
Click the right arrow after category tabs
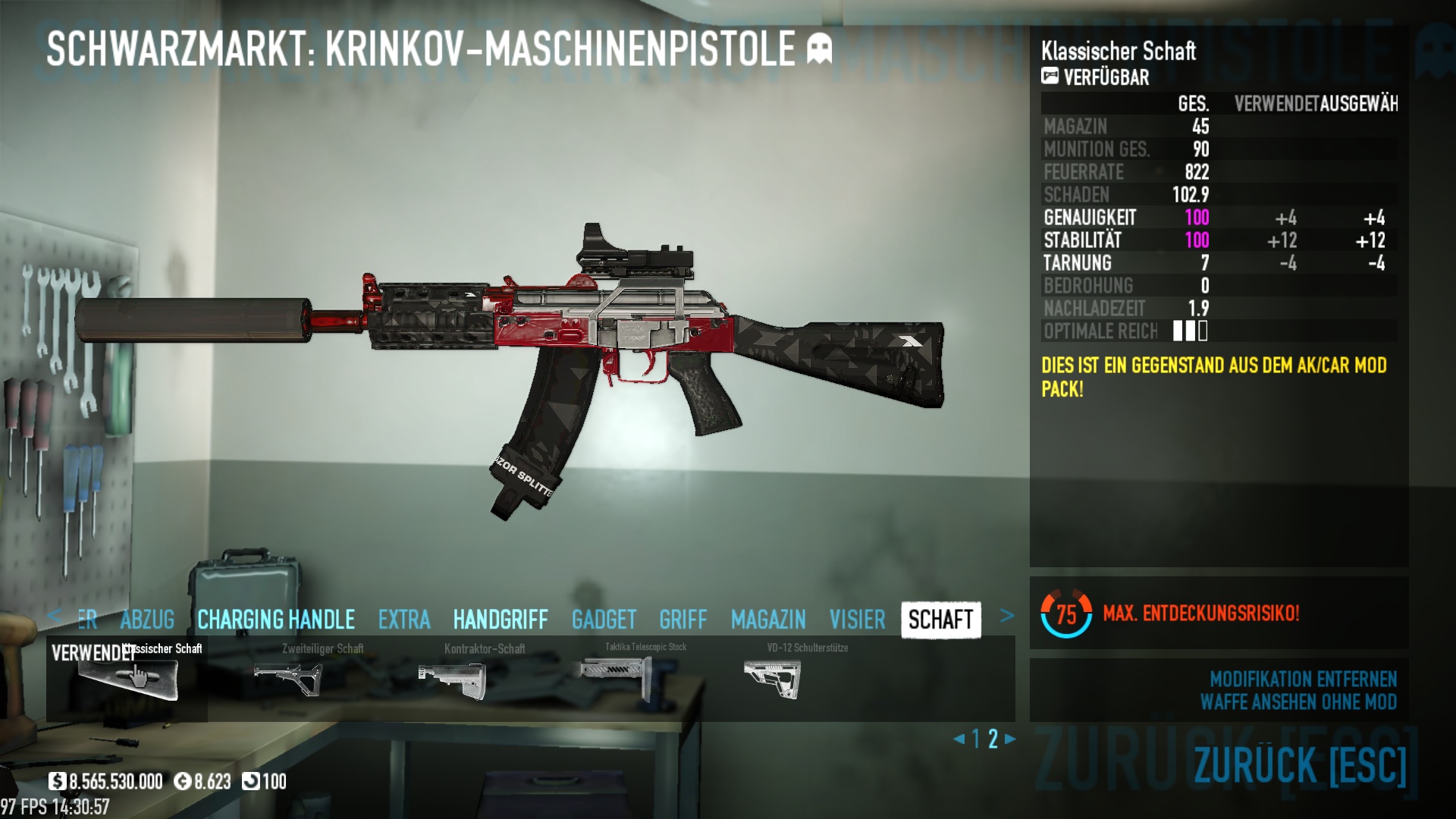(1006, 616)
